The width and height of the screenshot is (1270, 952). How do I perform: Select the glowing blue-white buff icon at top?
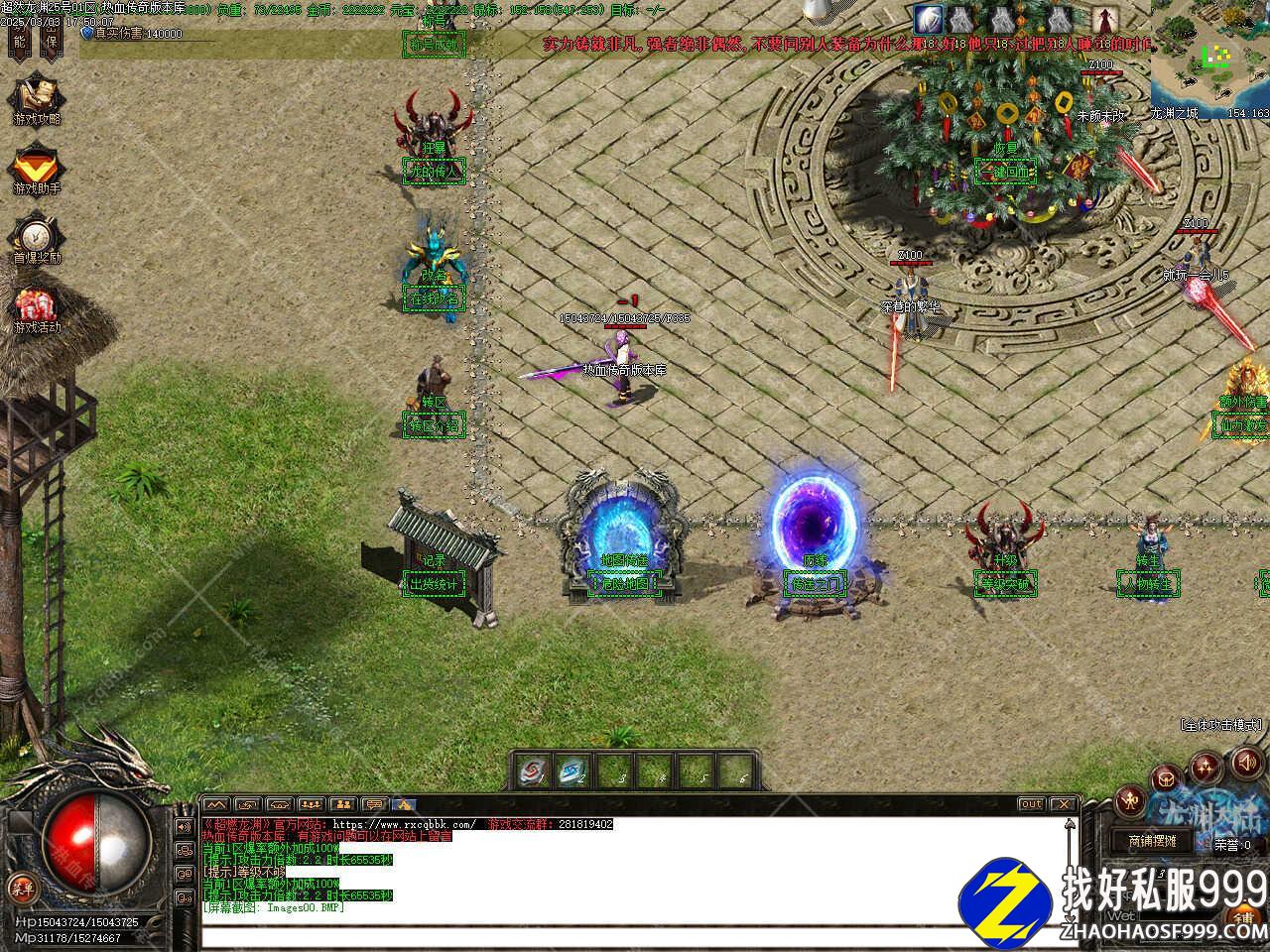929,19
